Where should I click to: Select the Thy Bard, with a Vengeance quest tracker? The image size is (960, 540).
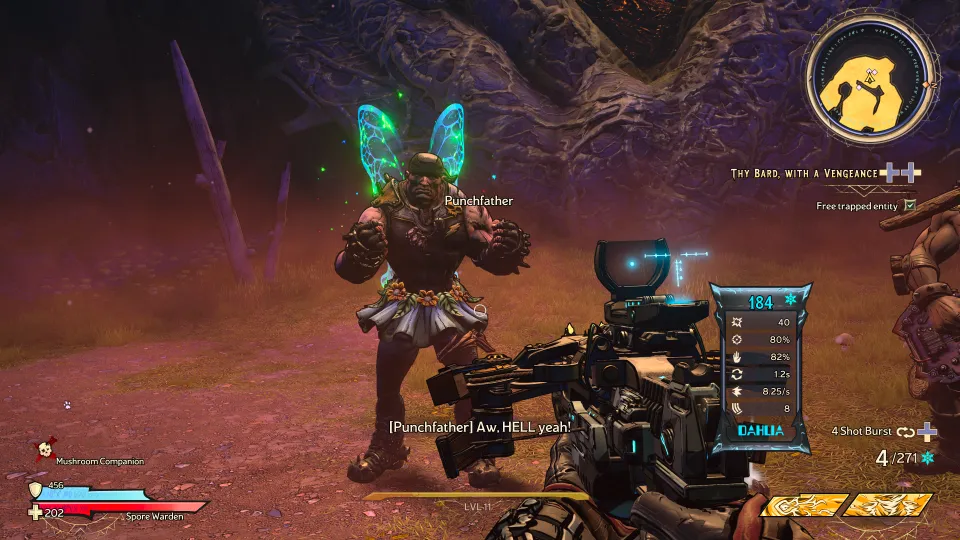tap(804, 173)
